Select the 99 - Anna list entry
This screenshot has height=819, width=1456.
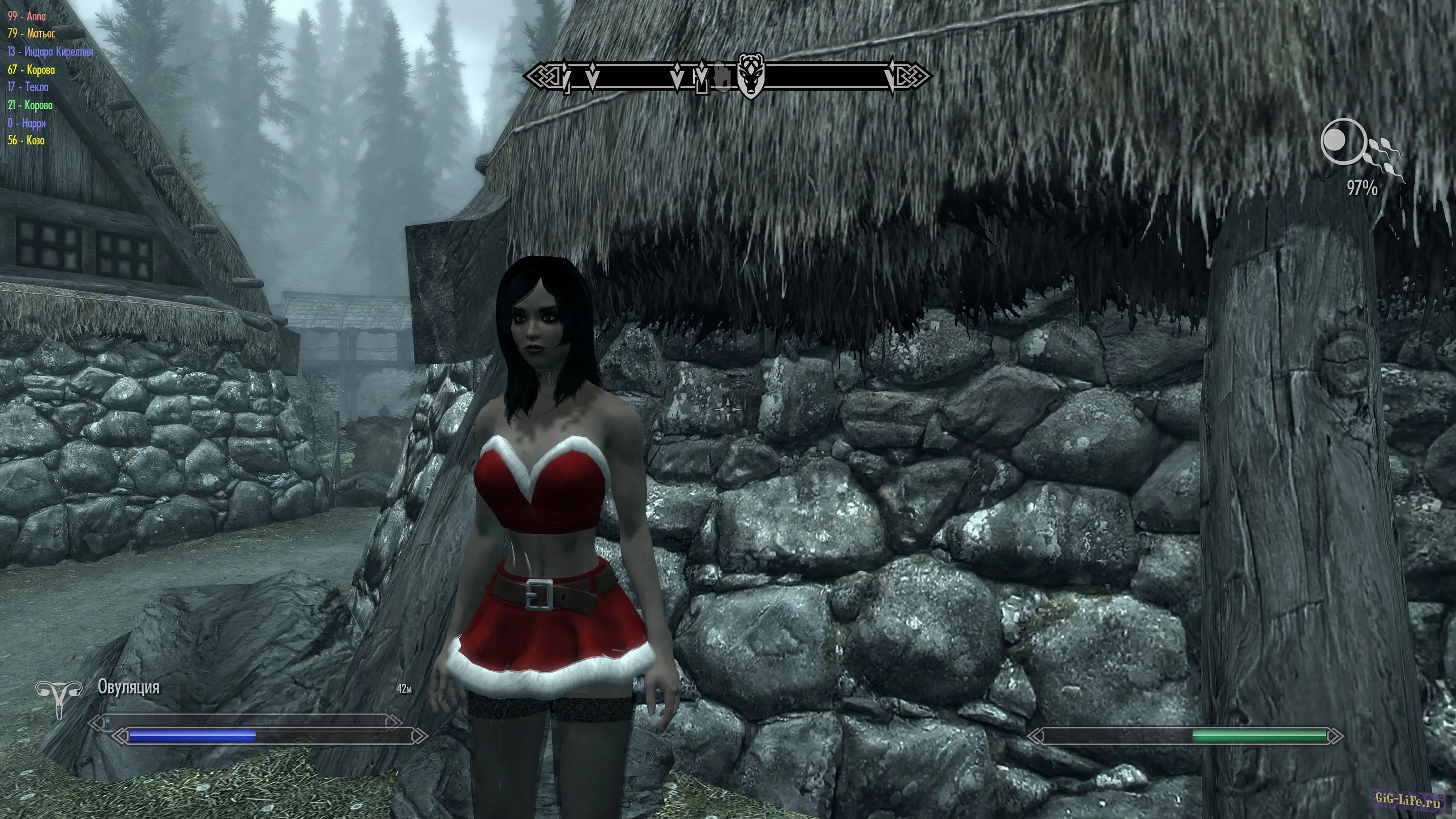click(27, 16)
